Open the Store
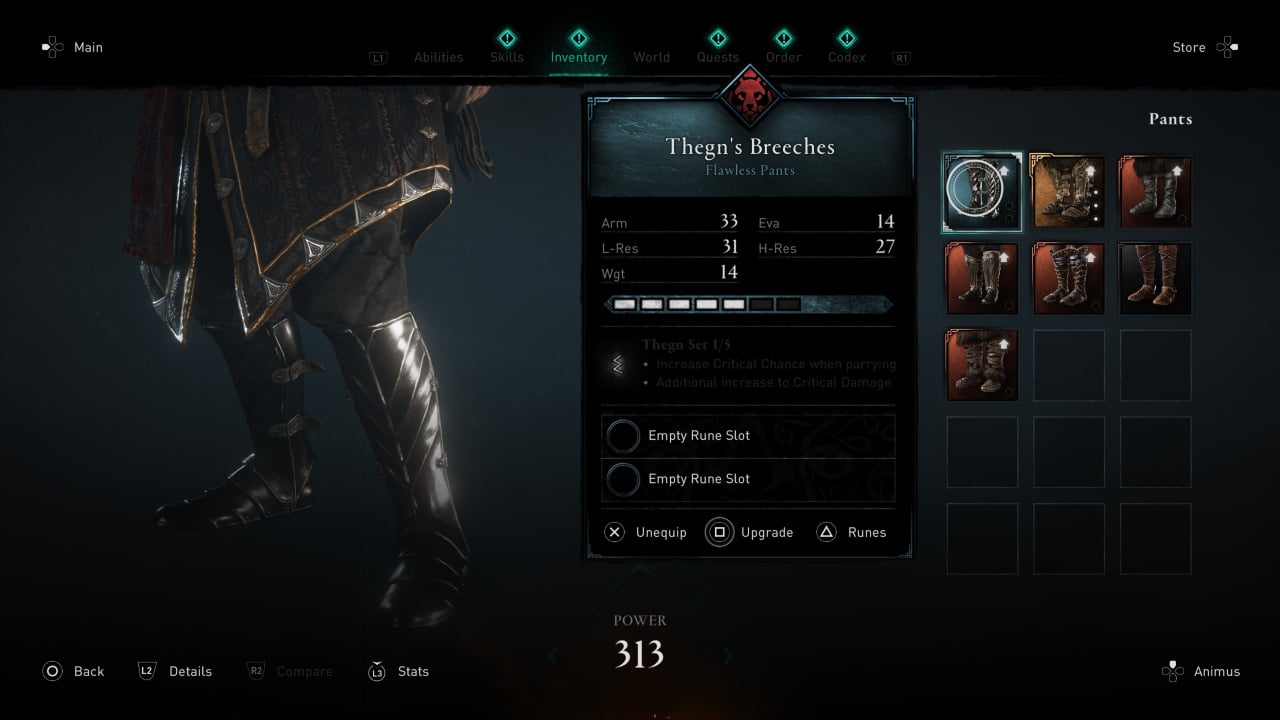 pos(1204,47)
